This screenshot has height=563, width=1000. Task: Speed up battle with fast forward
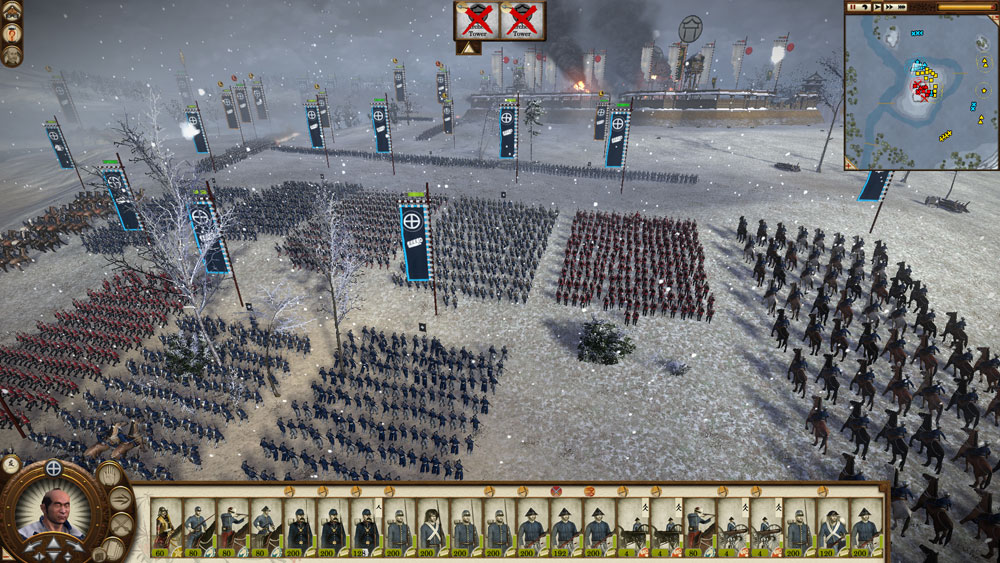[x=889, y=7]
